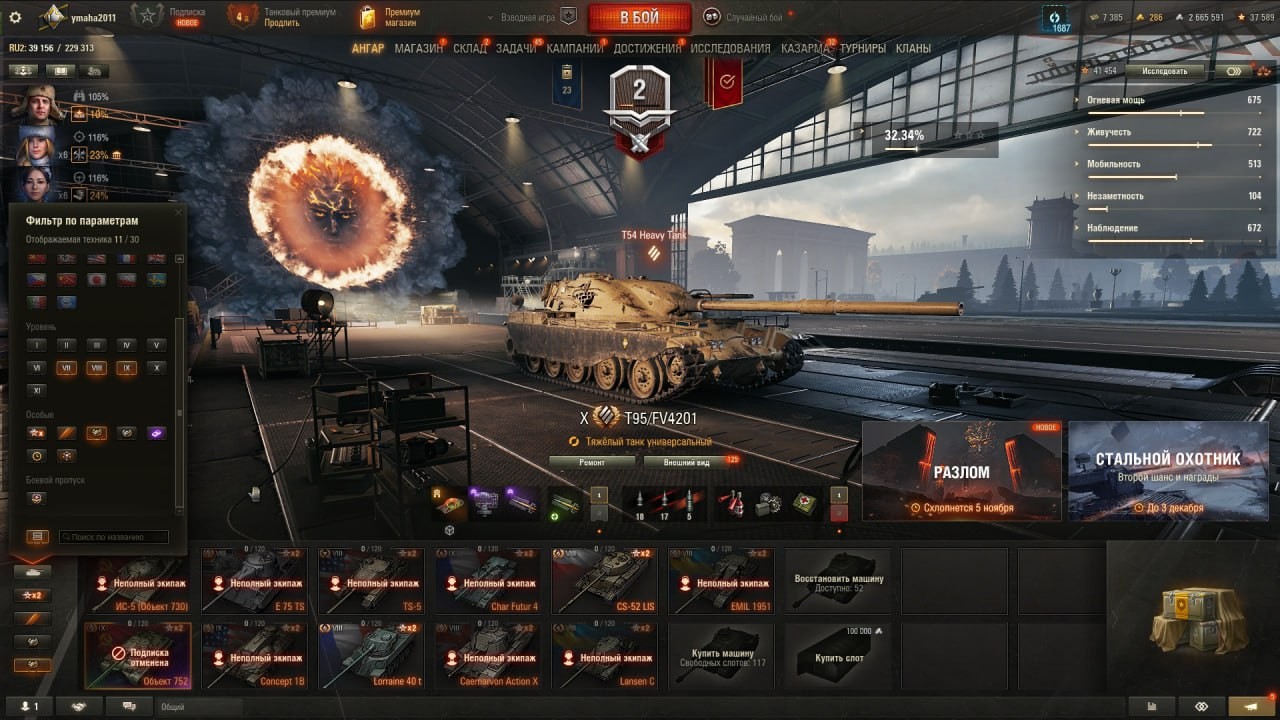The width and height of the screenshot is (1280, 720).
Task: Type in the tank name search field
Action: (x=113, y=537)
